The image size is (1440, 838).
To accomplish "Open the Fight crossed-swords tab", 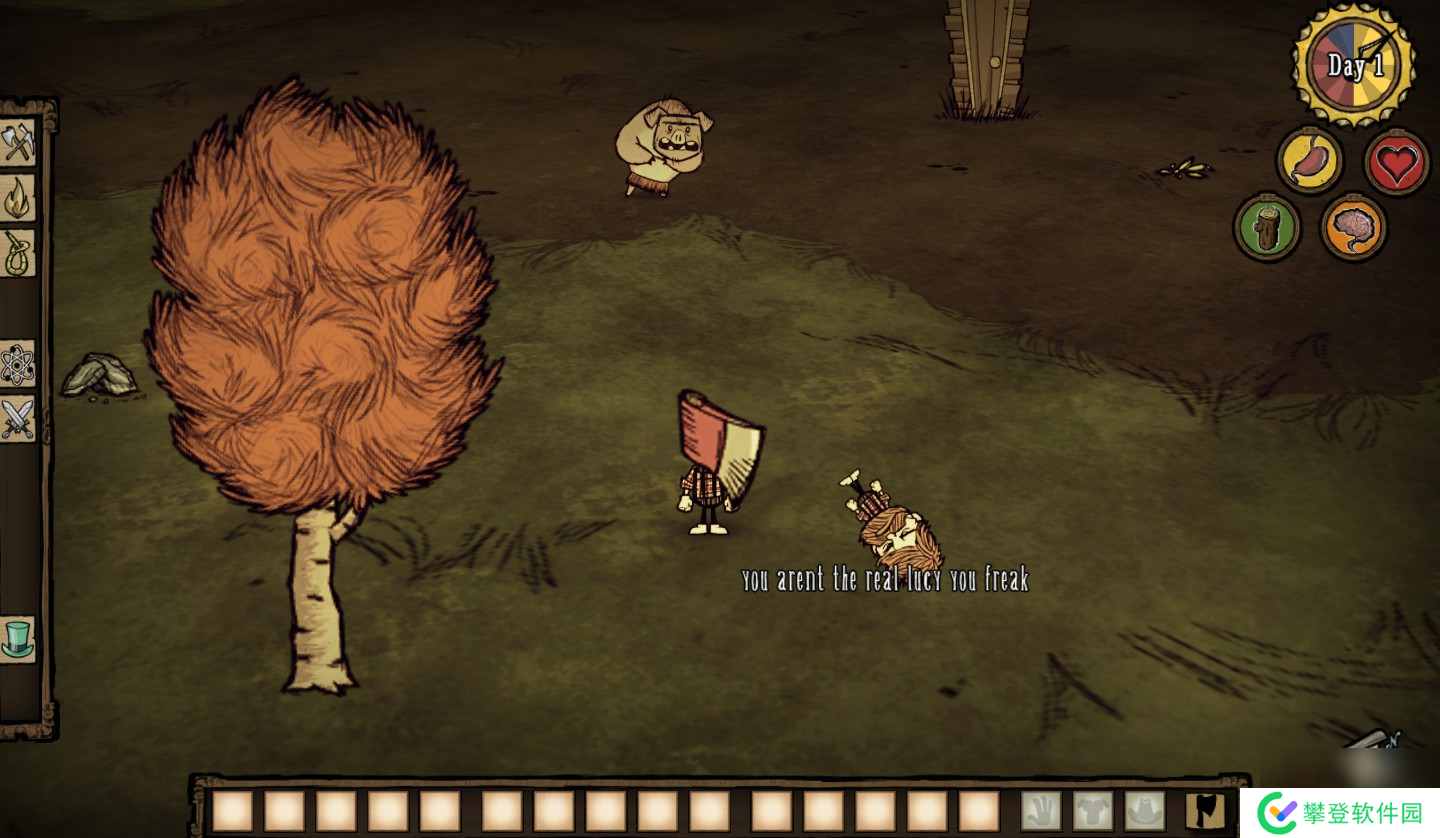I will tap(18, 418).
